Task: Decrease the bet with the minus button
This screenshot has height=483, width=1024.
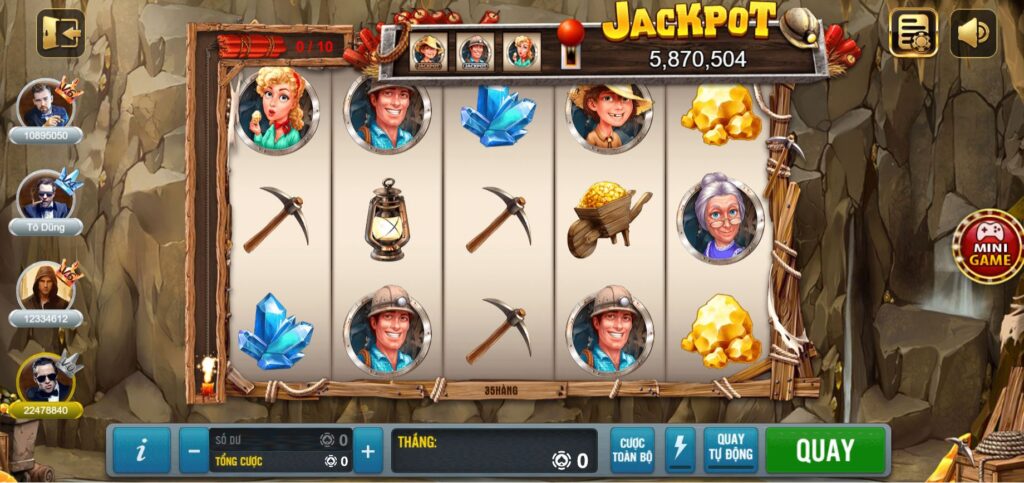Action: tap(194, 451)
